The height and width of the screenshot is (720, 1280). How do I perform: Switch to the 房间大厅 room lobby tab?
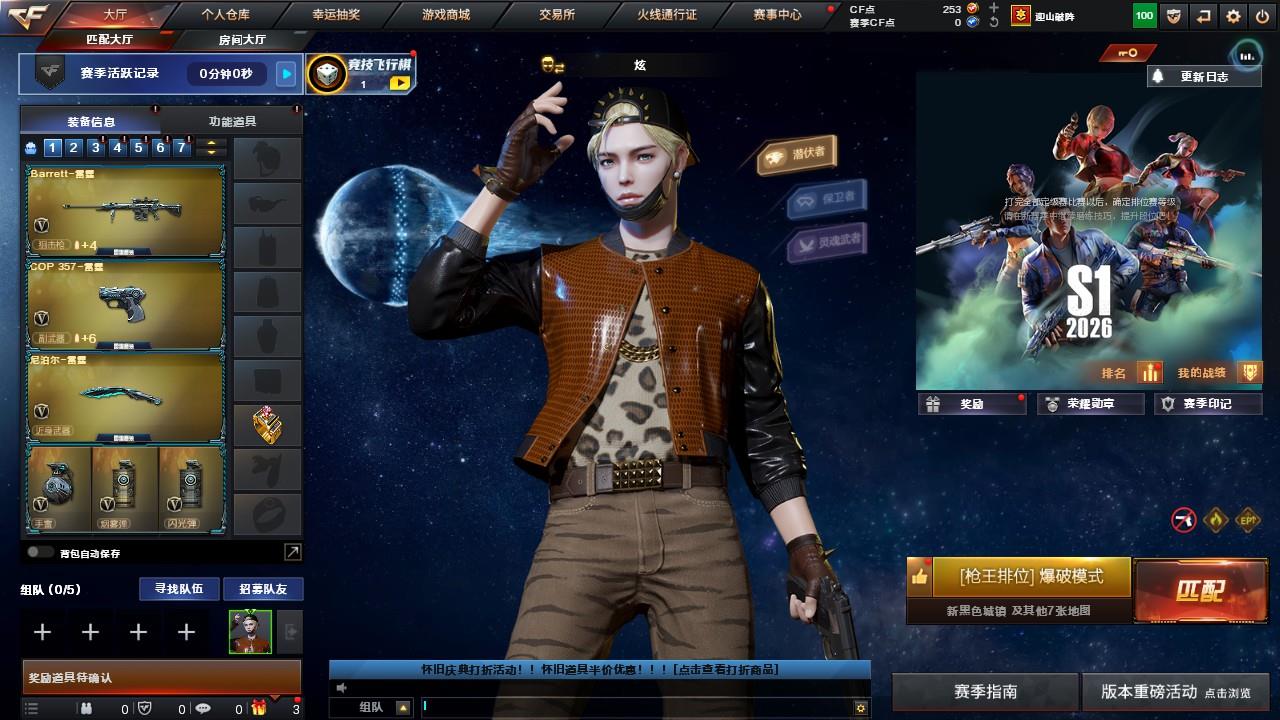click(242, 40)
